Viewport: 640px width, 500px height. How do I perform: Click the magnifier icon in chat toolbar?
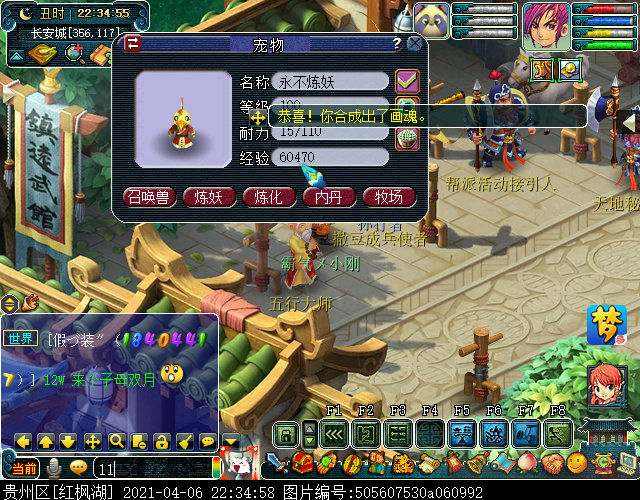click(116, 441)
